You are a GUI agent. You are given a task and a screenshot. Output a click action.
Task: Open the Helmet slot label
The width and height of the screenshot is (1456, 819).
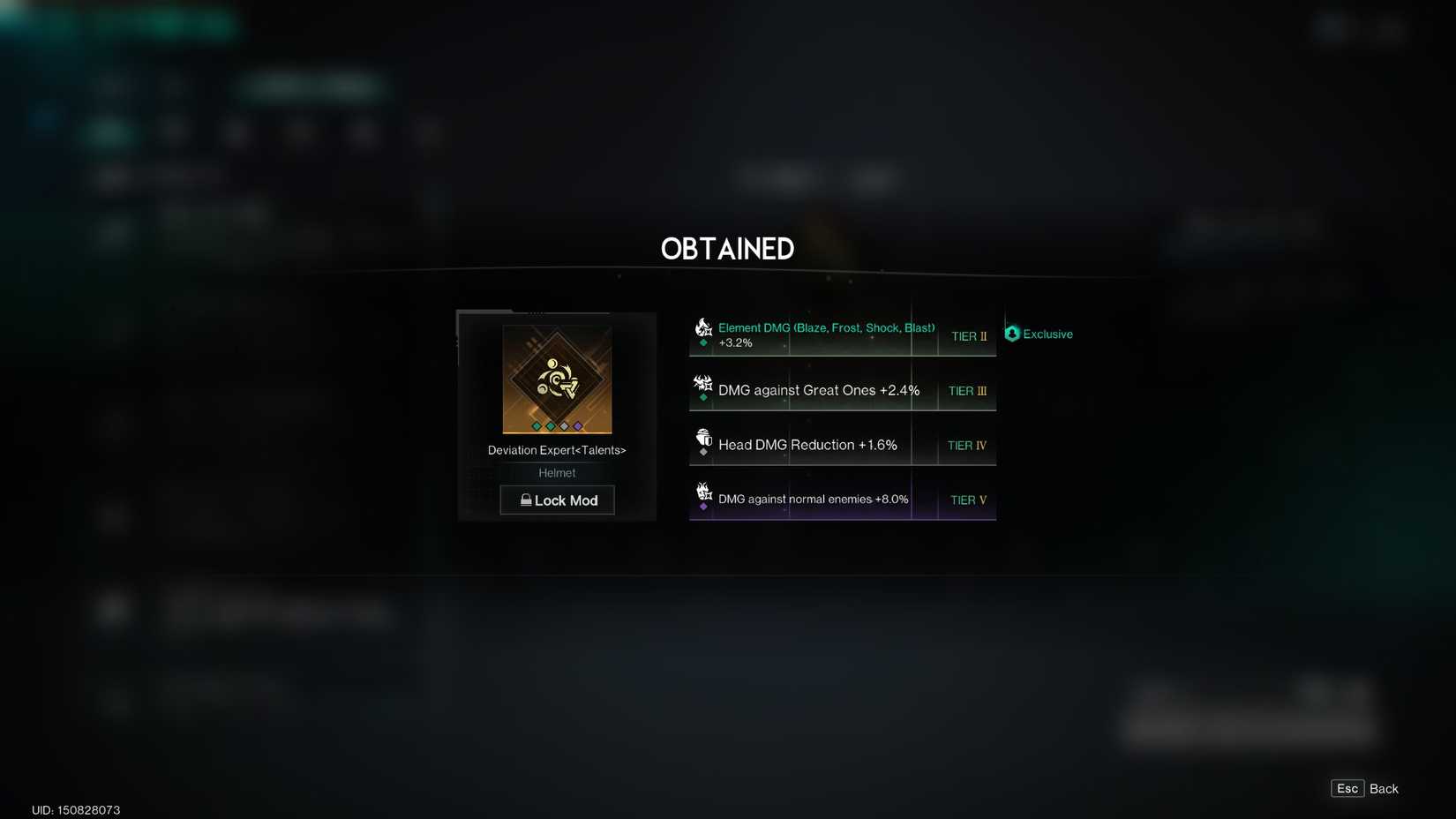pos(557,472)
